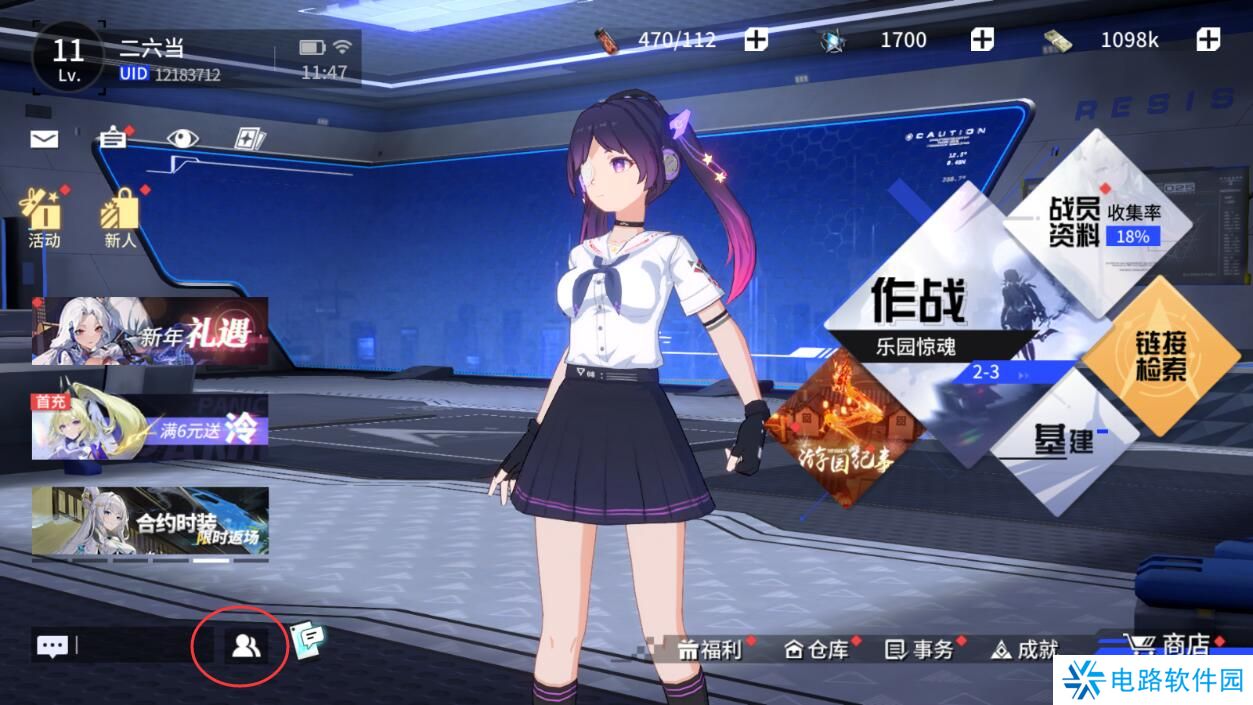
Task: Open the 新年礼遇 banner
Action: click(150, 331)
